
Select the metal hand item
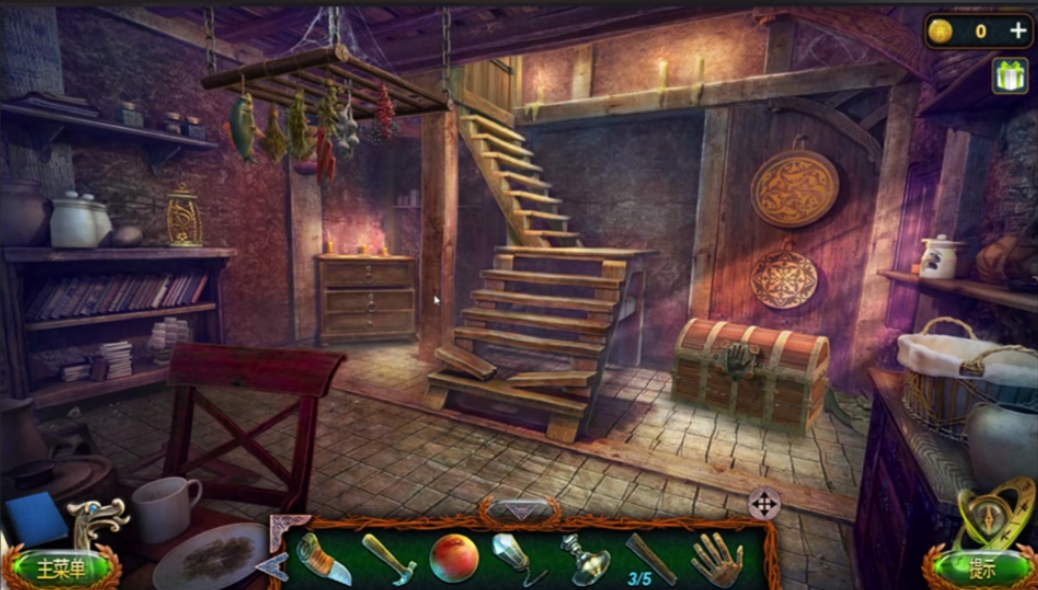716,558
